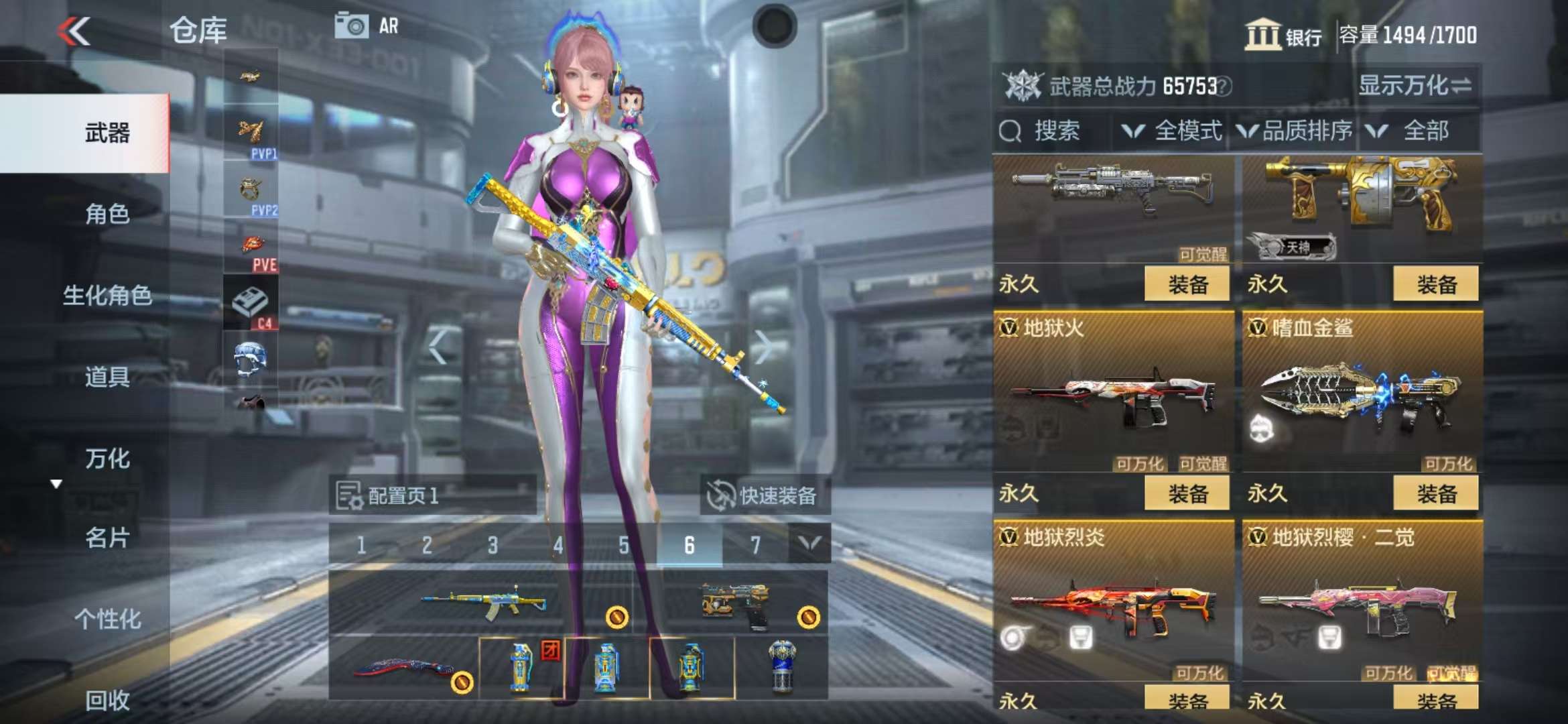The height and width of the screenshot is (724, 1568).
Task: Go to the 个性化 personalization tab
Action: (107, 619)
